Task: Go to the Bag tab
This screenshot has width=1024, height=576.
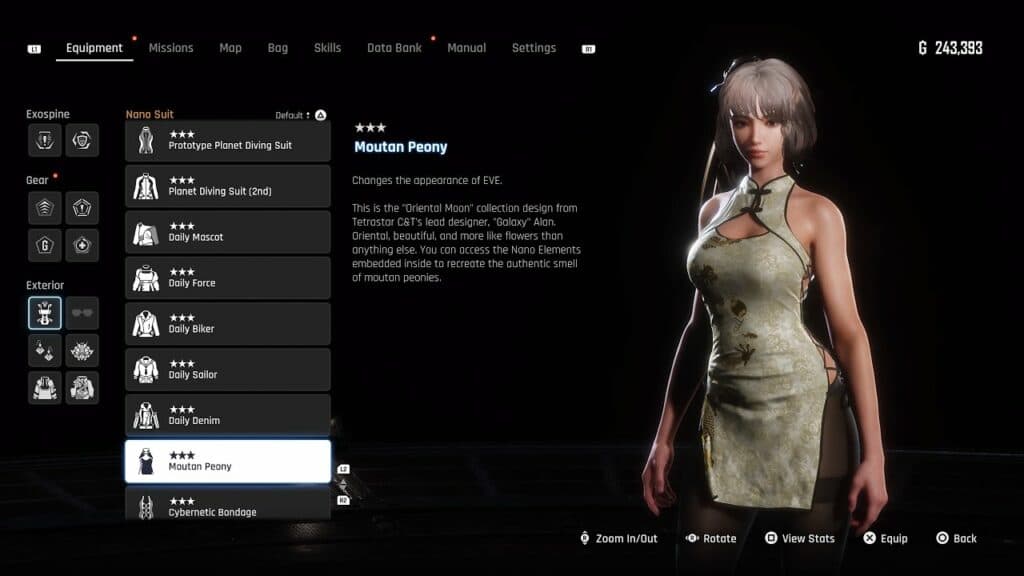Action: click(277, 48)
